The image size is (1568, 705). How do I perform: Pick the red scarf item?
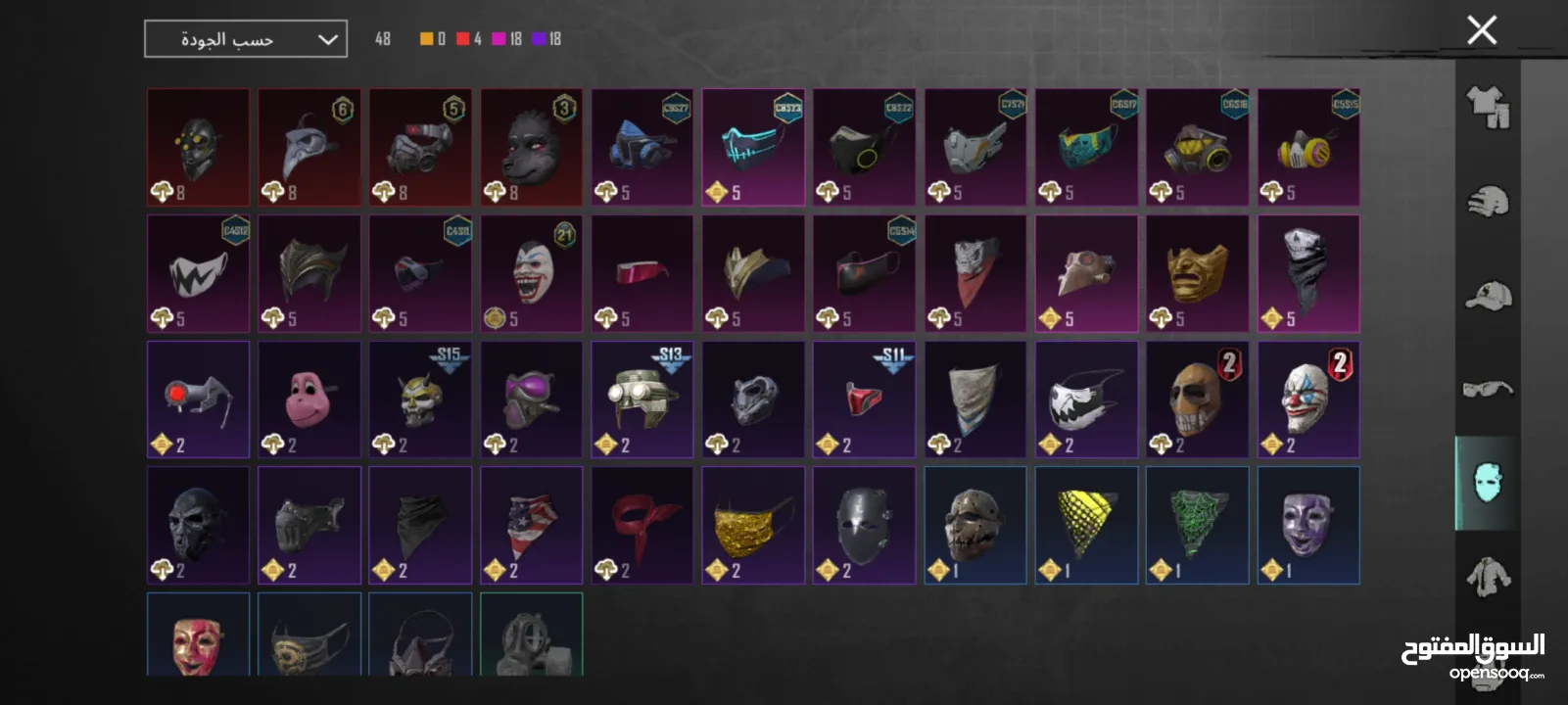click(641, 525)
